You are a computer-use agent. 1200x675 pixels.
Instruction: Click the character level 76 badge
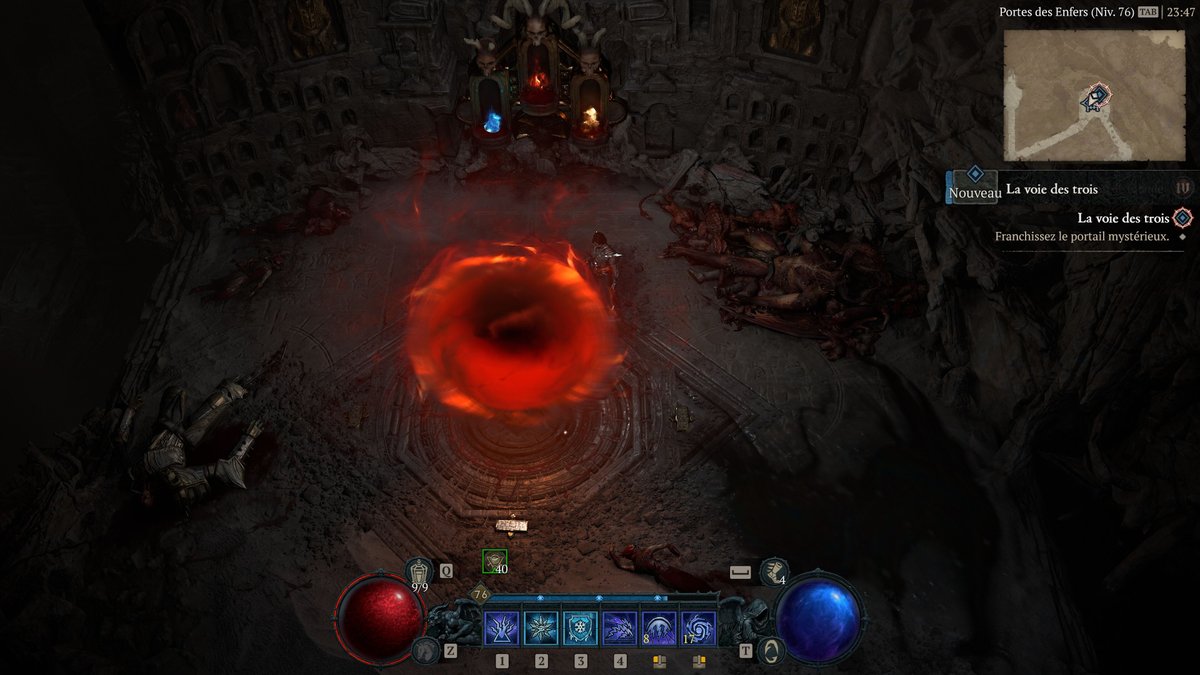[x=480, y=594]
